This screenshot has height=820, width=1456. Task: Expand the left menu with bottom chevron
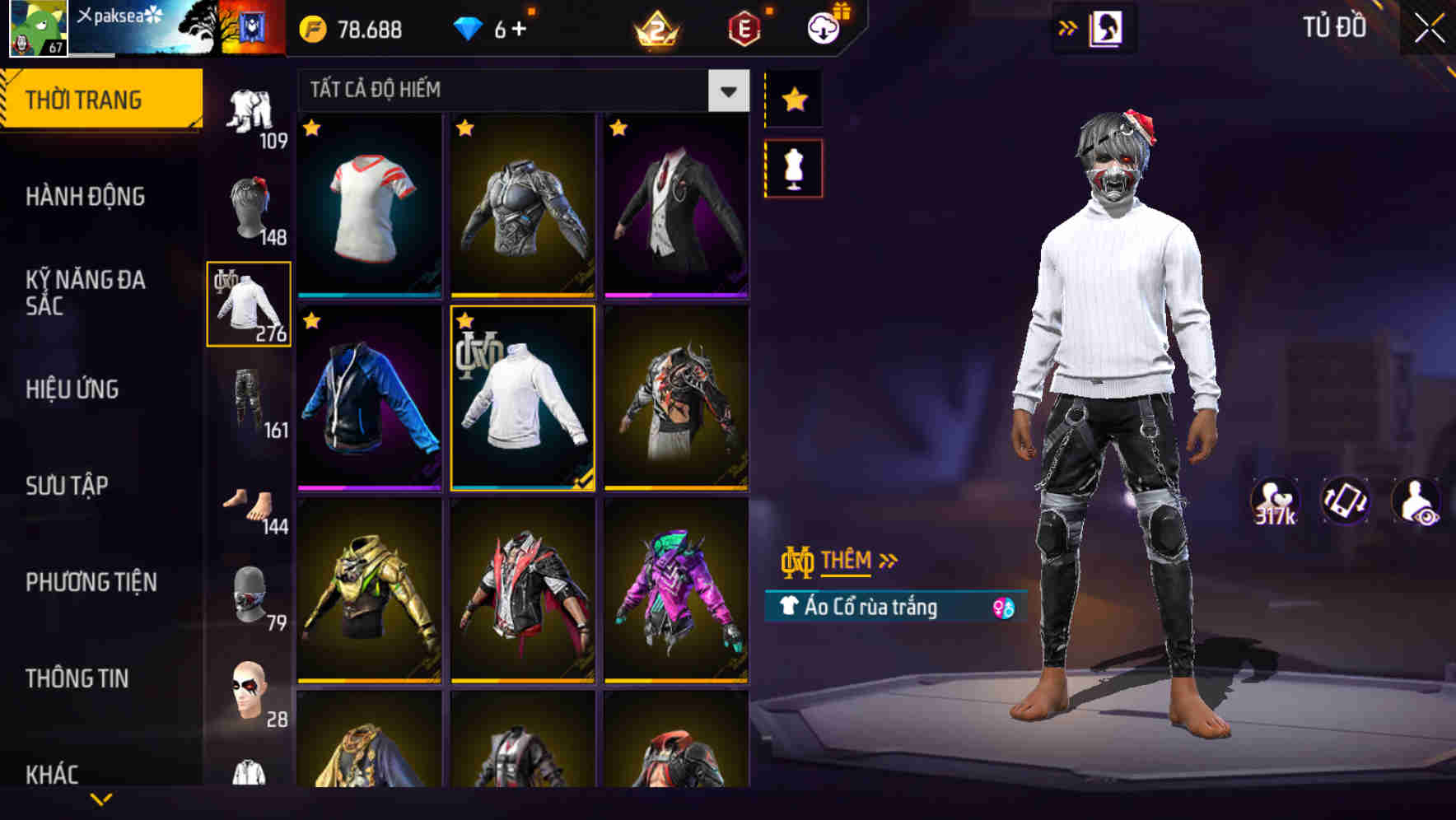pos(101,799)
